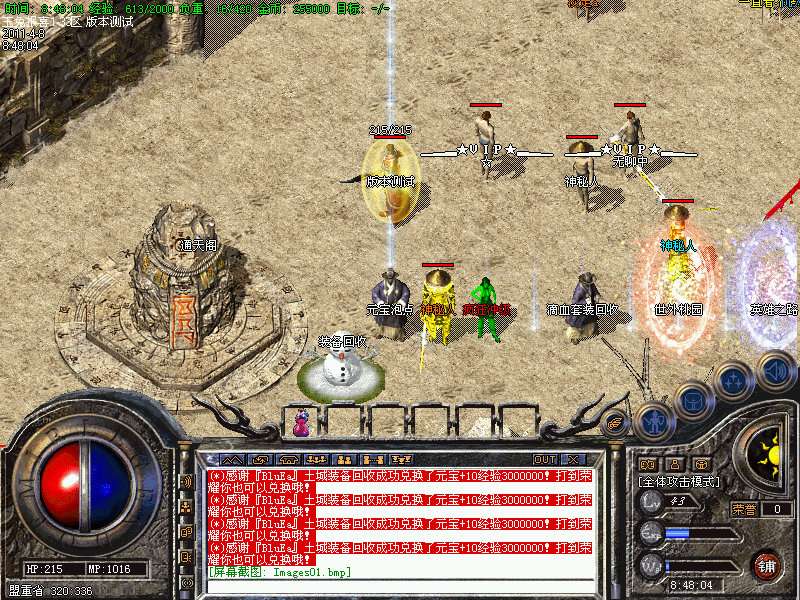800x600 pixels.
Task: Switch the 全体攻击模式 attack mode label
Action: coord(680,481)
